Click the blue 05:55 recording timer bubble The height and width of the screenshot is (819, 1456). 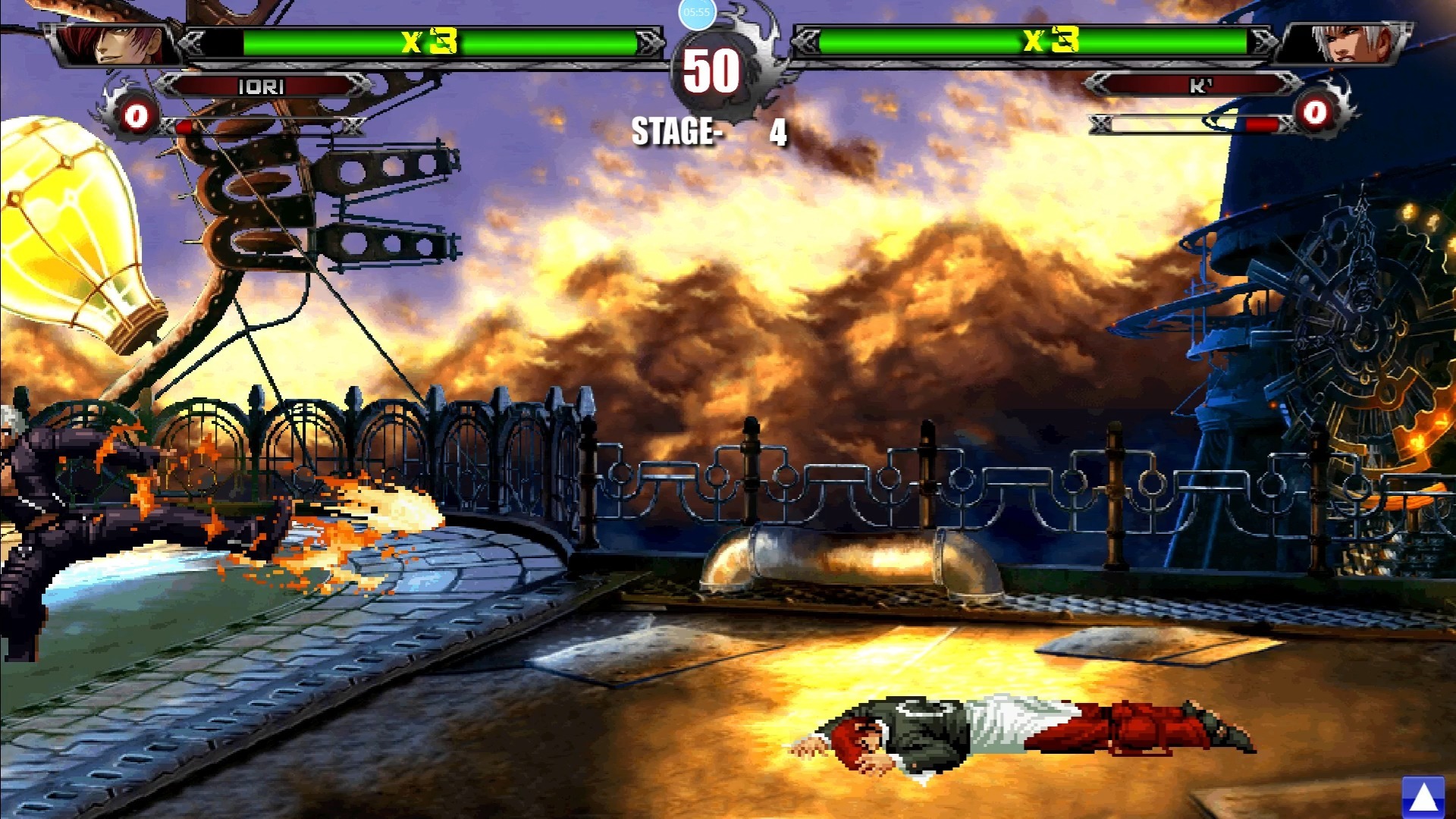[696, 13]
